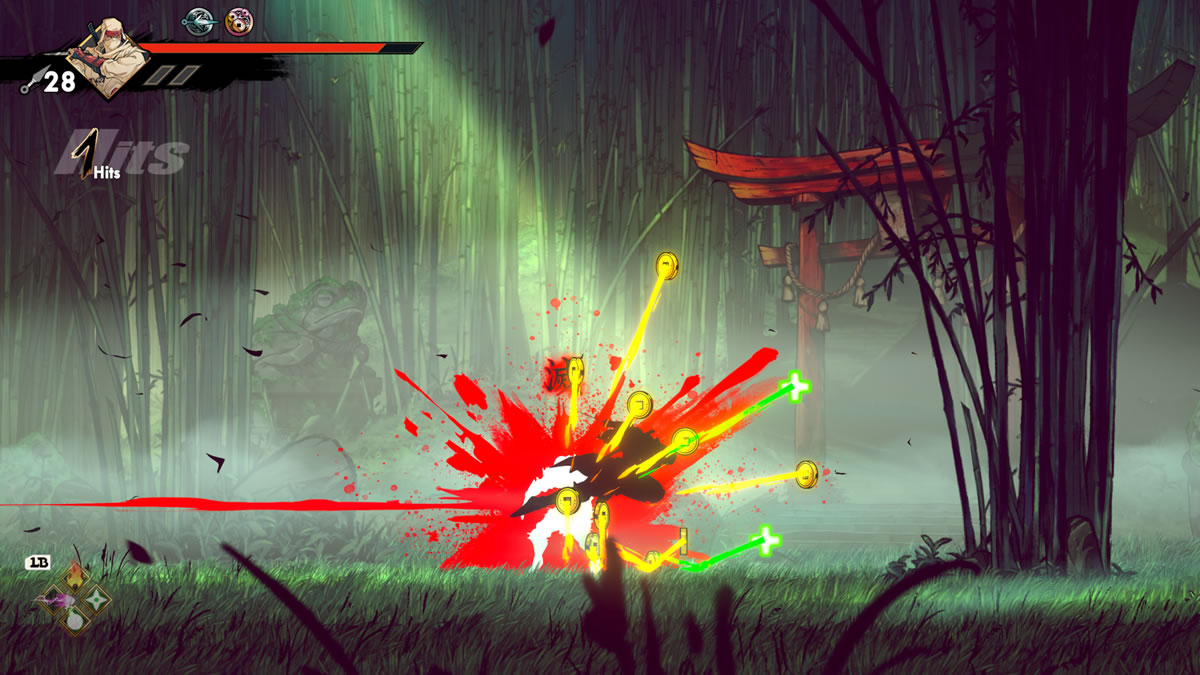Click the teal kunai amulet icon

pos(197,20)
